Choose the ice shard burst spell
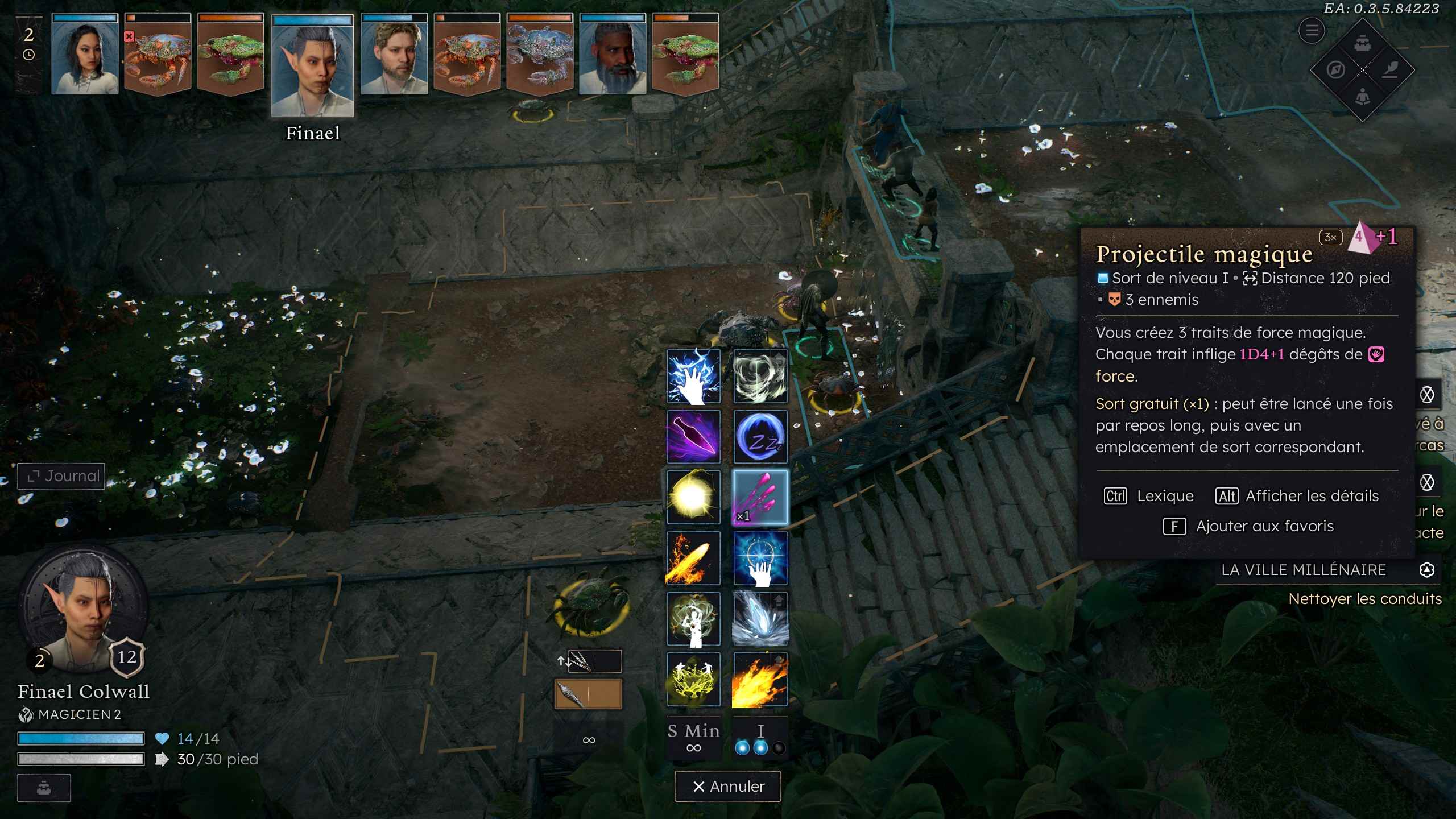 pos(760,619)
